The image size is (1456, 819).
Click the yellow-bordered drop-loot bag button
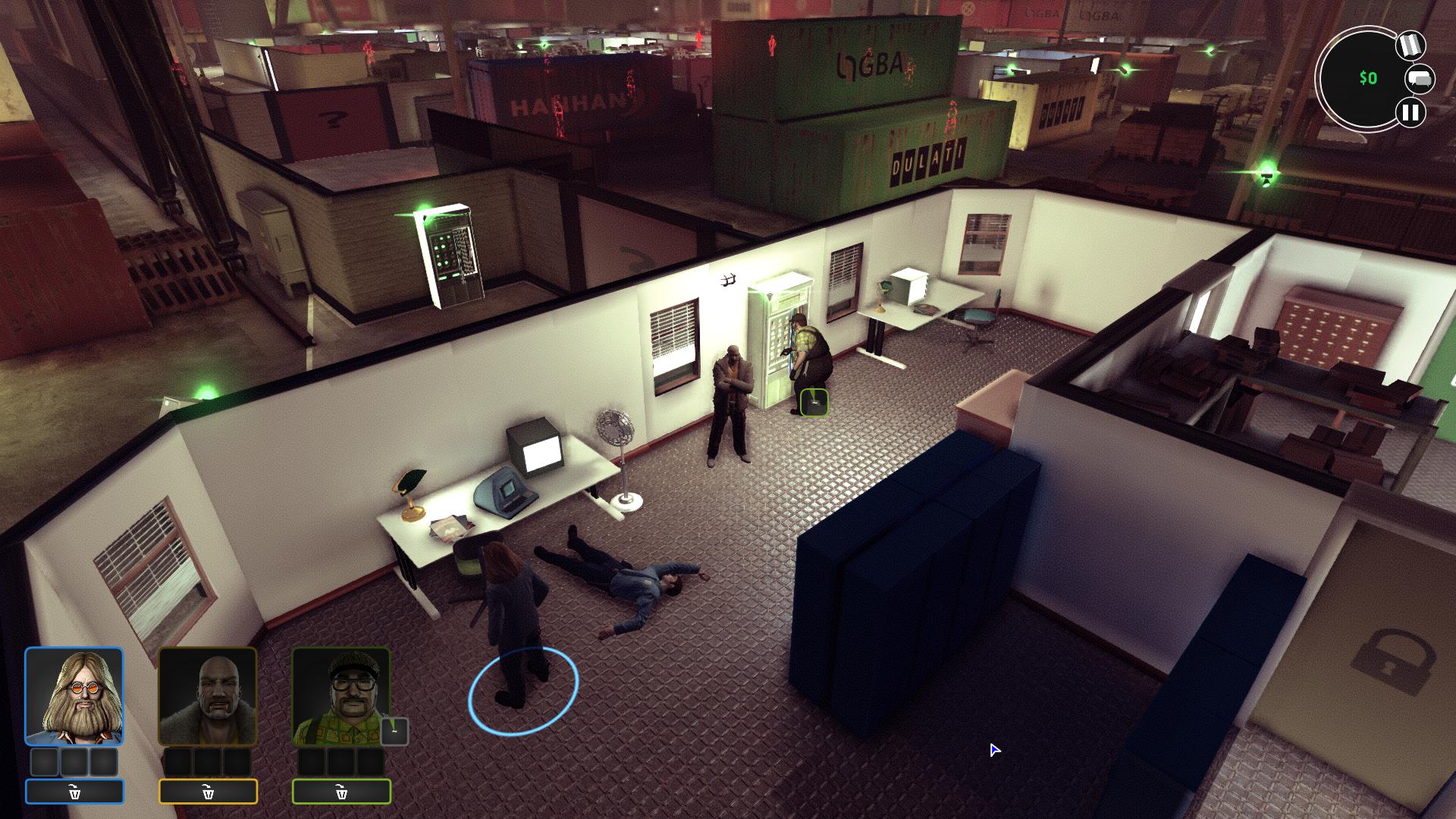click(x=208, y=792)
